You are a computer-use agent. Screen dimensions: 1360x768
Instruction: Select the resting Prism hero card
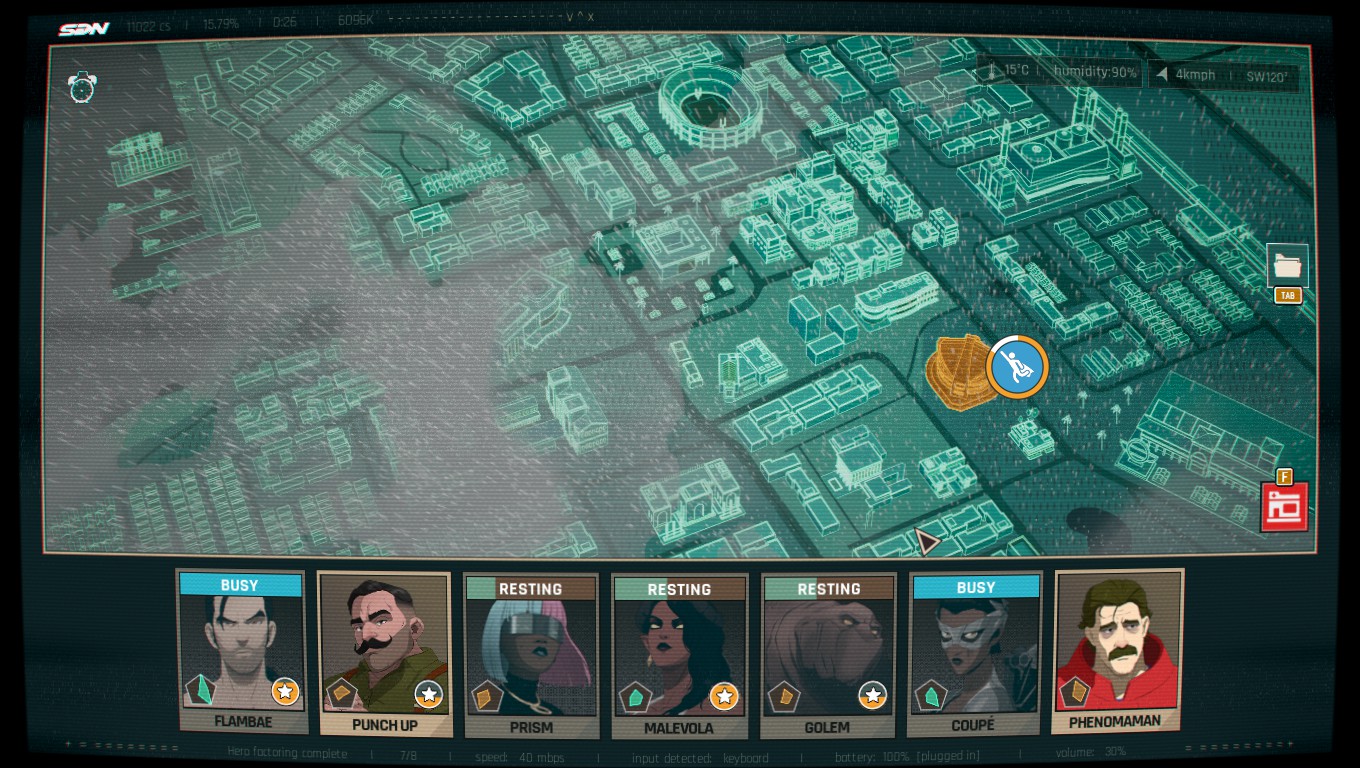[x=531, y=654]
